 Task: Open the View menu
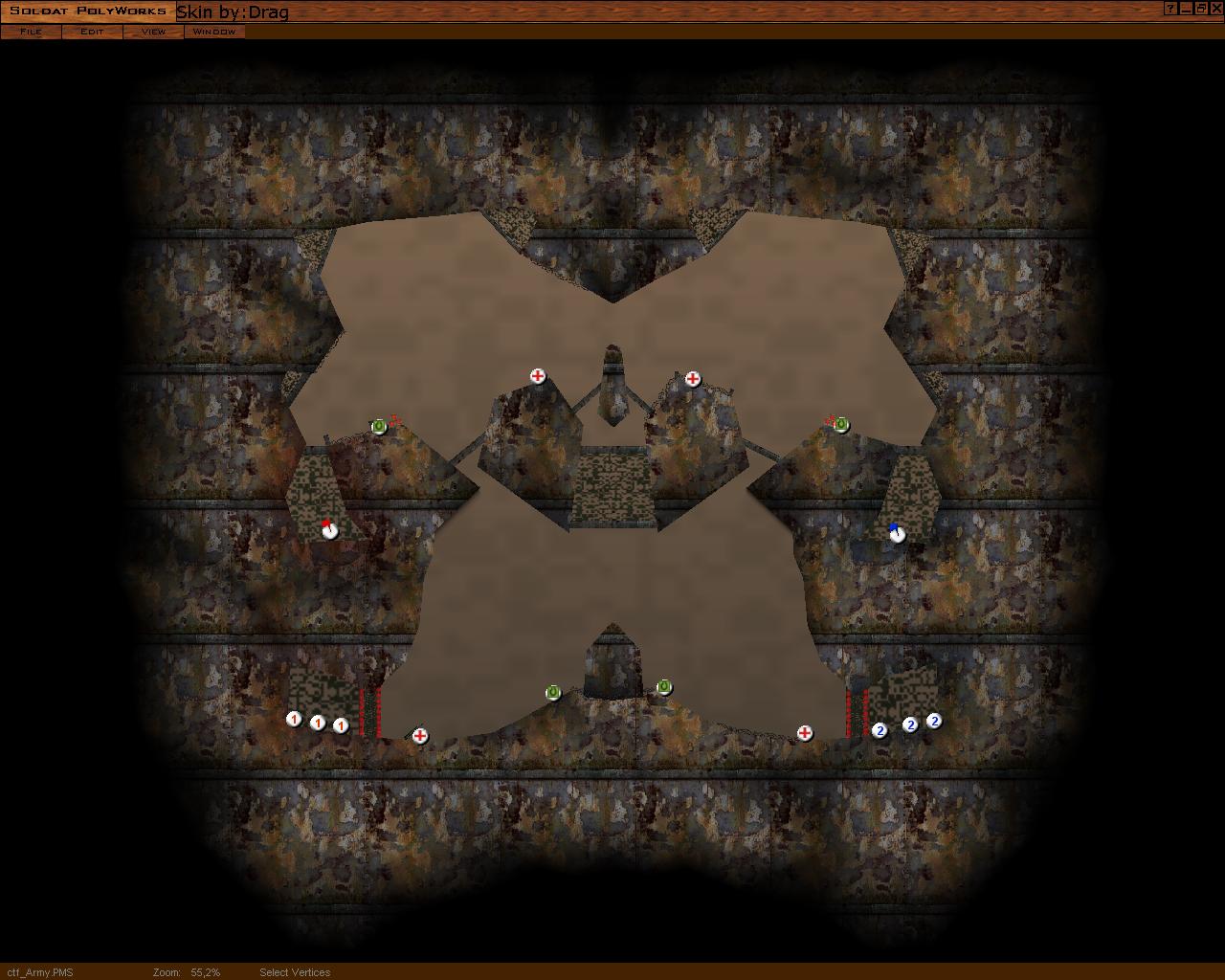(x=153, y=32)
